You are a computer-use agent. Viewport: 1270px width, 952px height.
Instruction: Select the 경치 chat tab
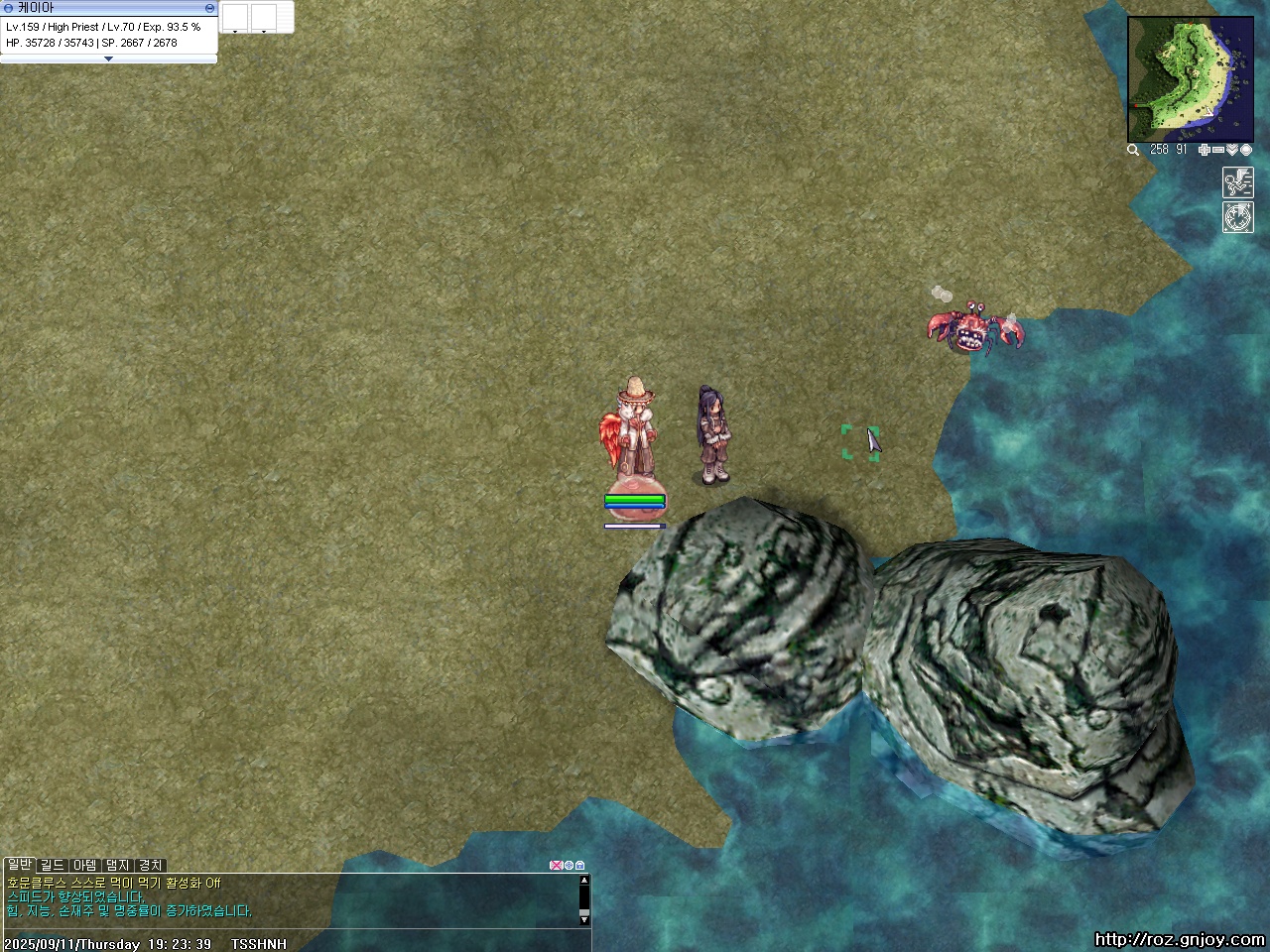[x=151, y=865]
